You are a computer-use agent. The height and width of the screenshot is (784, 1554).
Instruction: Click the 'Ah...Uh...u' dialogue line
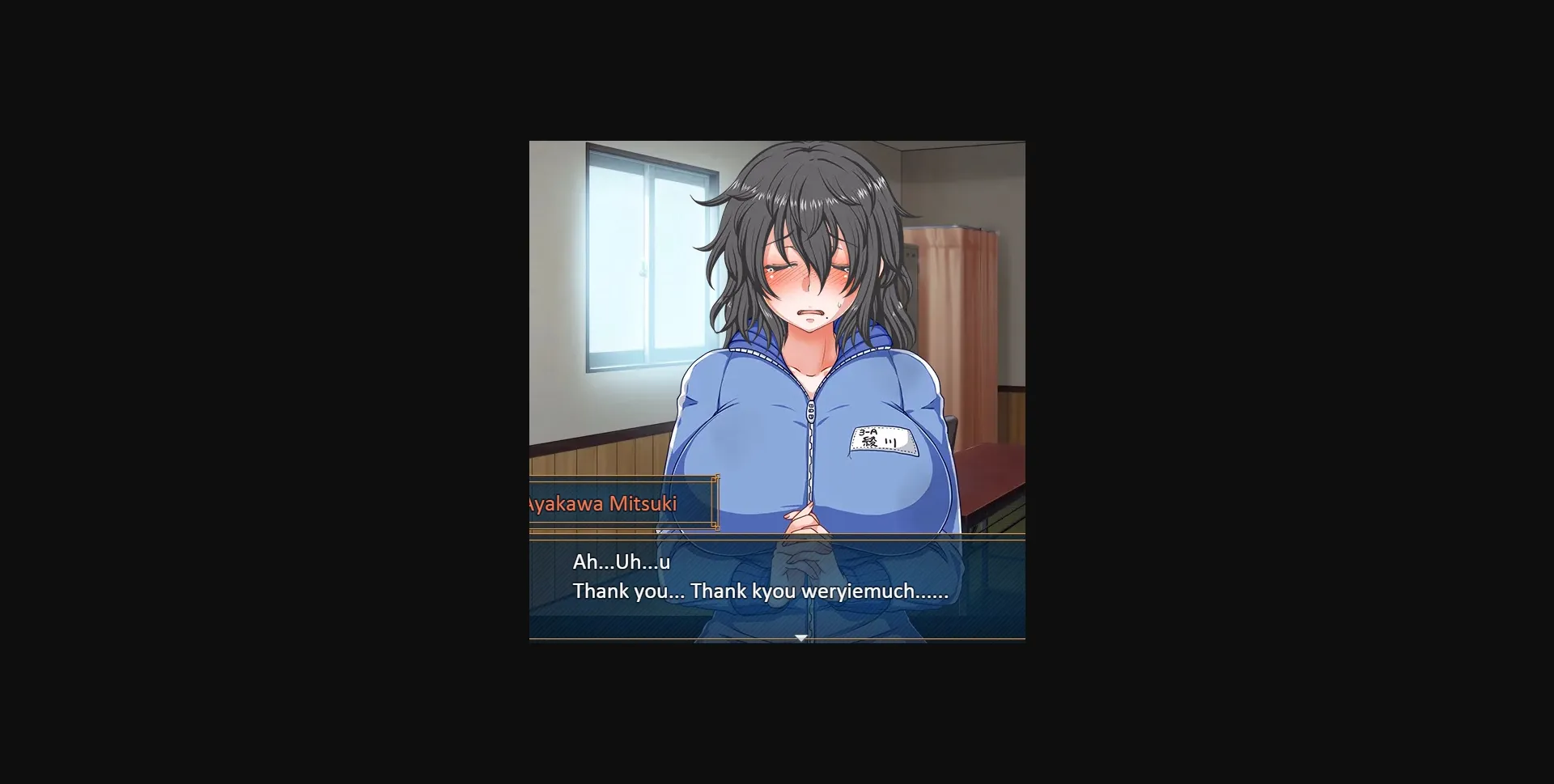click(622, 561)
